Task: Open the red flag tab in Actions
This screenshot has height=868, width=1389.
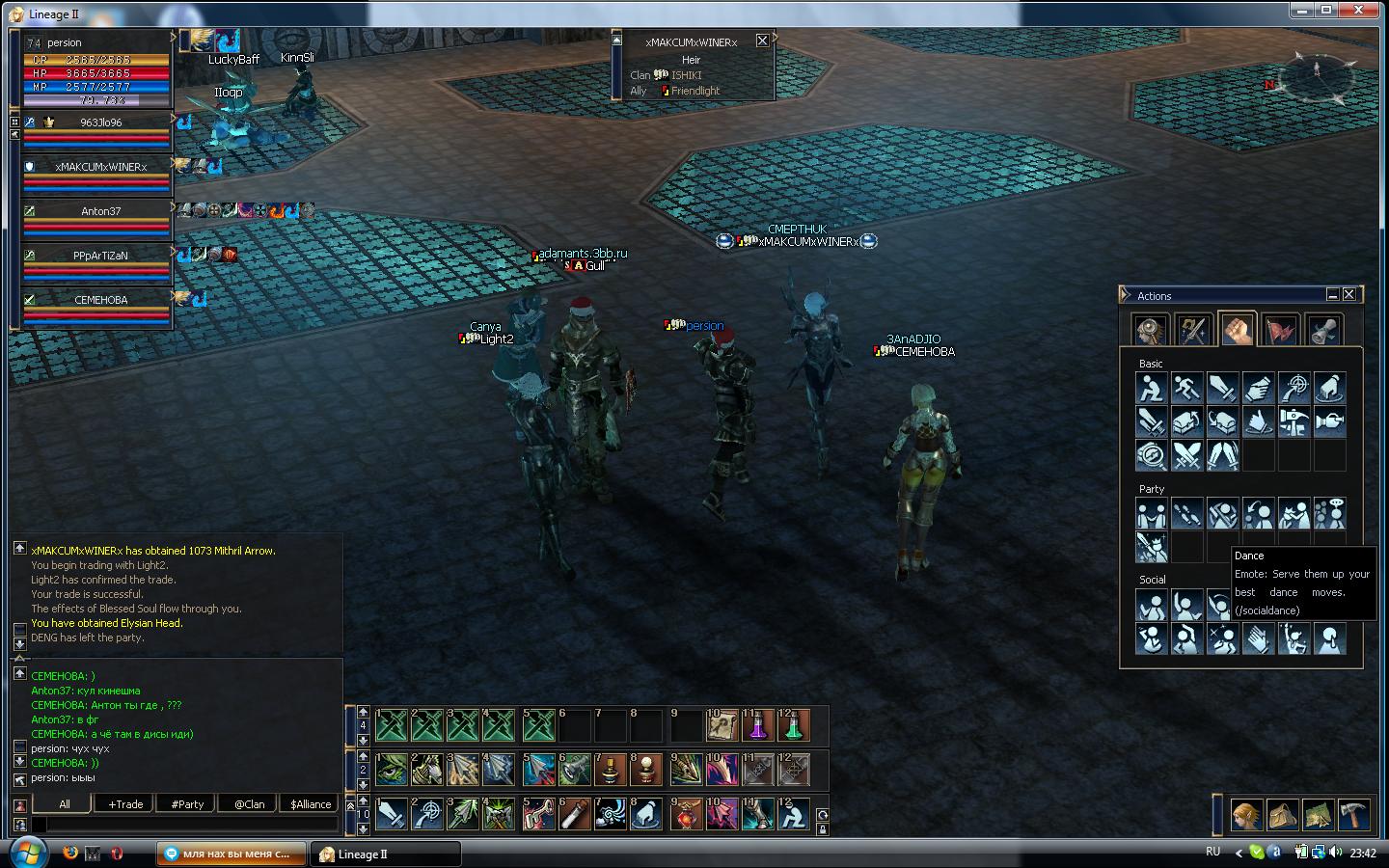Action: point(1280,330)
